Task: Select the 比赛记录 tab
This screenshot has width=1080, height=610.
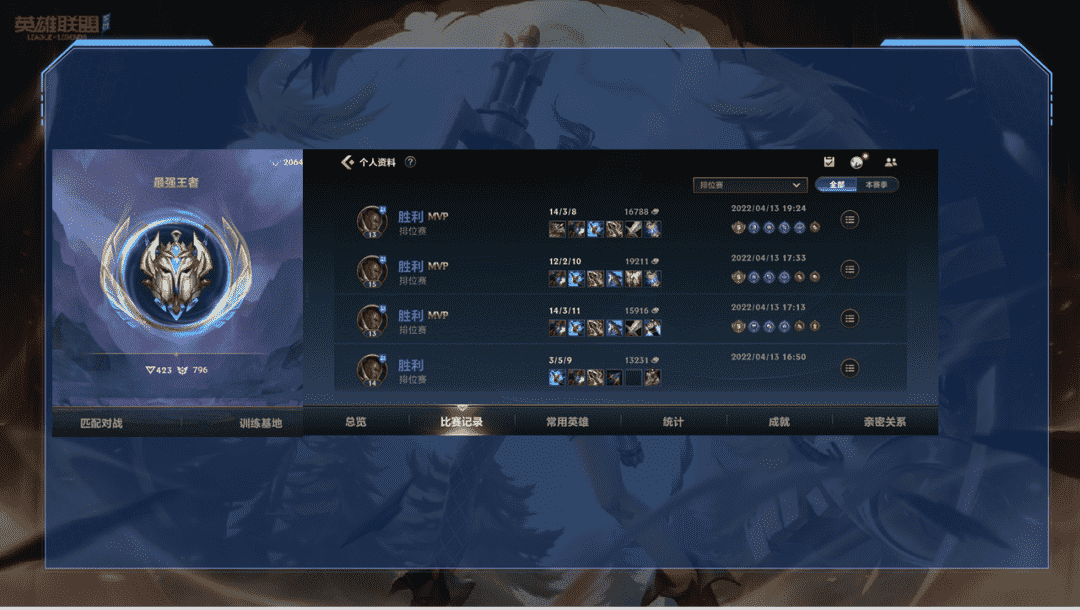Action: pos(462,422)
